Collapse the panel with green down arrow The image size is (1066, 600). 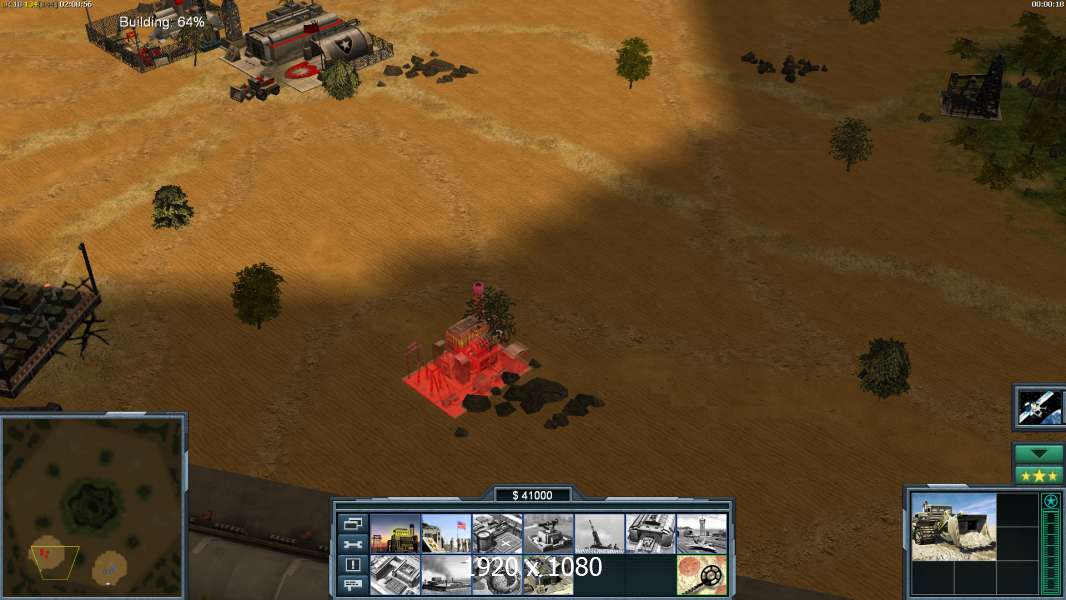pos(1038,454)
